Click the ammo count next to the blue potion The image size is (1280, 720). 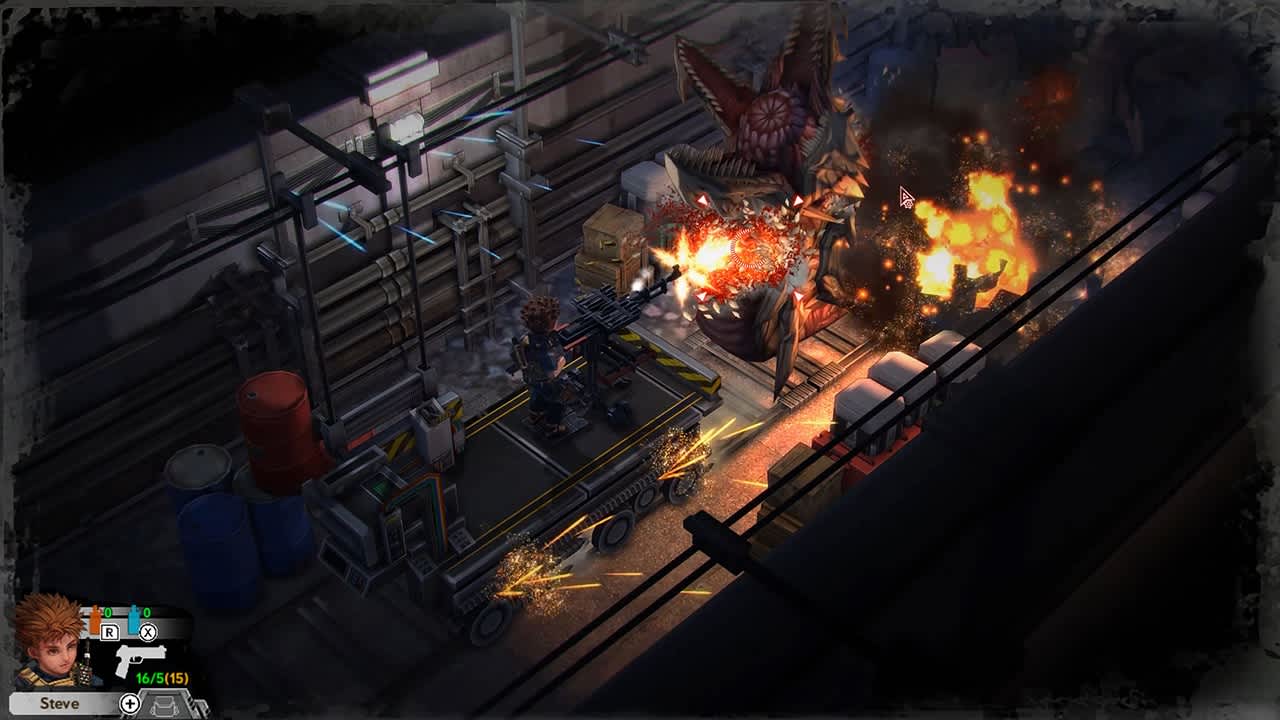(x=145, y=611)
